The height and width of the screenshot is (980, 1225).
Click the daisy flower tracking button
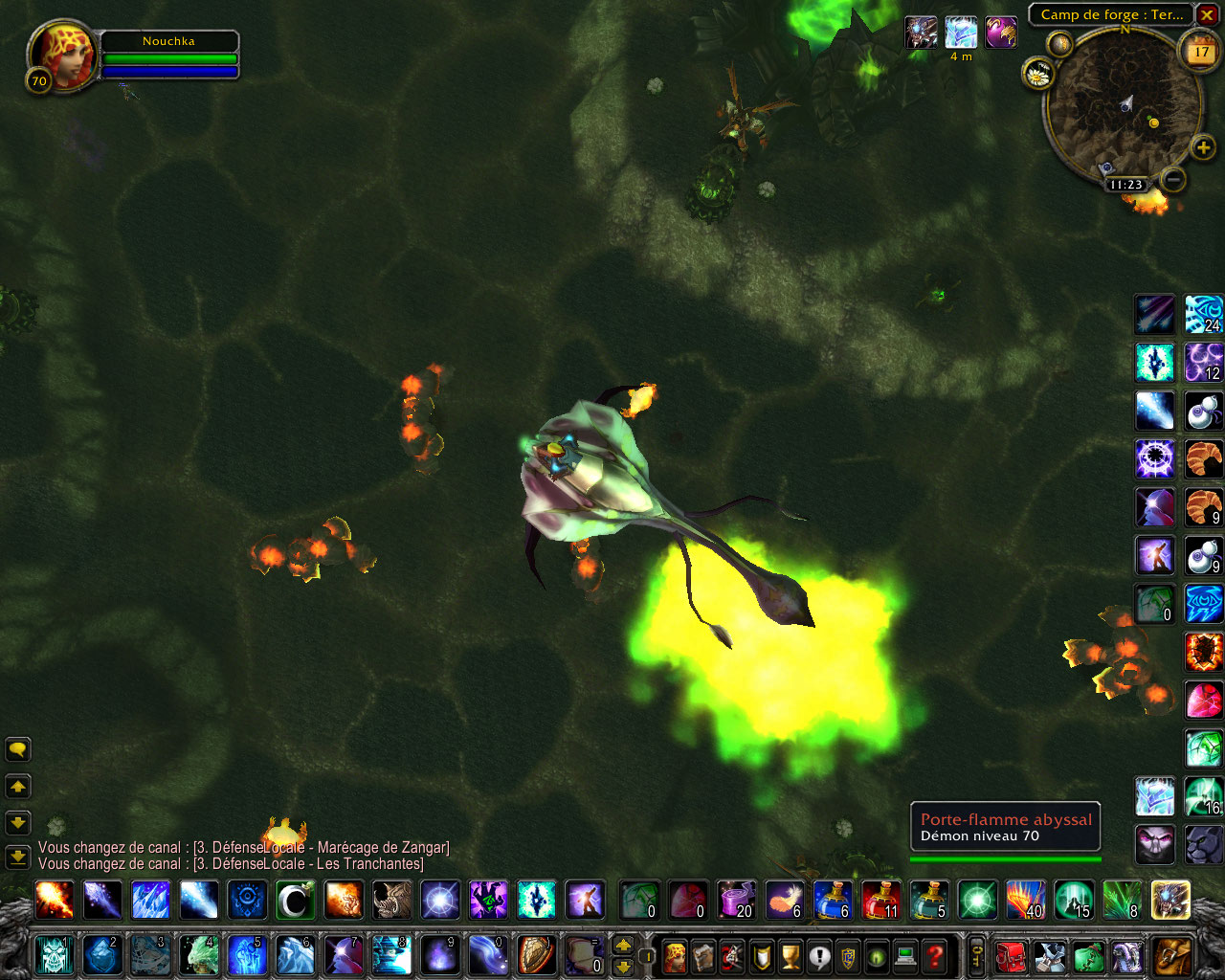coord(1037,74)
